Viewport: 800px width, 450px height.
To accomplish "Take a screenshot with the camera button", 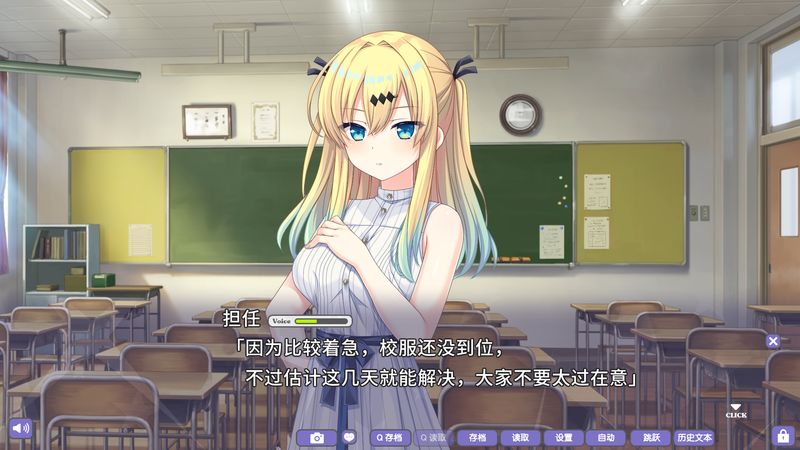I will (317, 437).
